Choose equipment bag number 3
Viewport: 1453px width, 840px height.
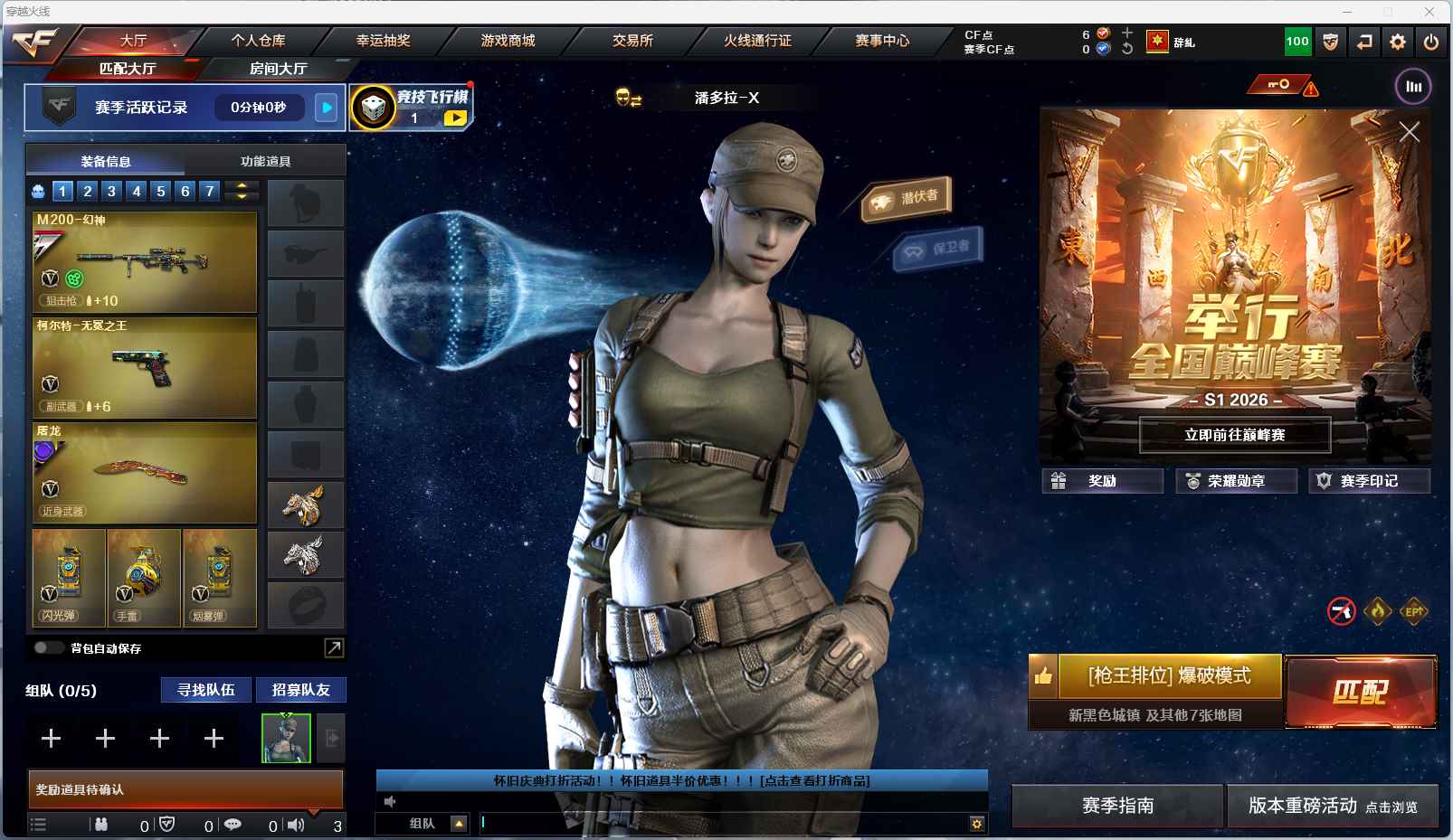coord(111,191)
